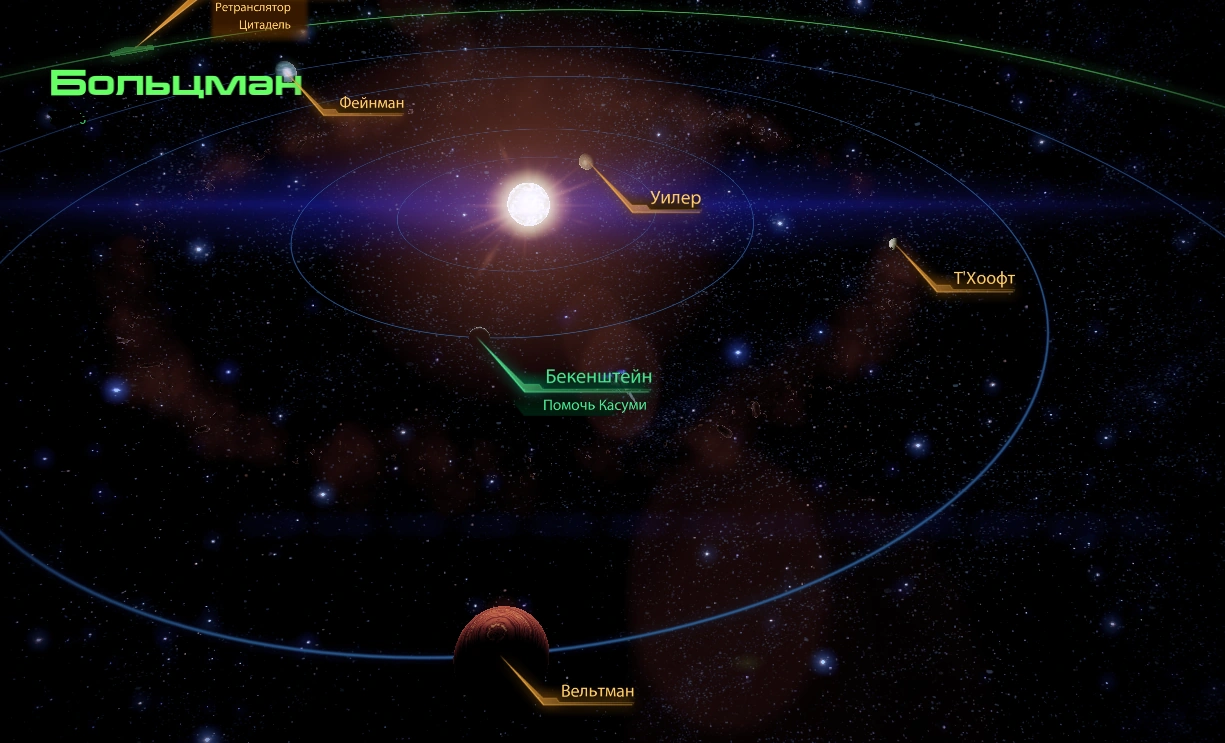Select the Ретранслятор Цитадель relay label
Screen dimensions: 1225x743
(x=252, y=16)
